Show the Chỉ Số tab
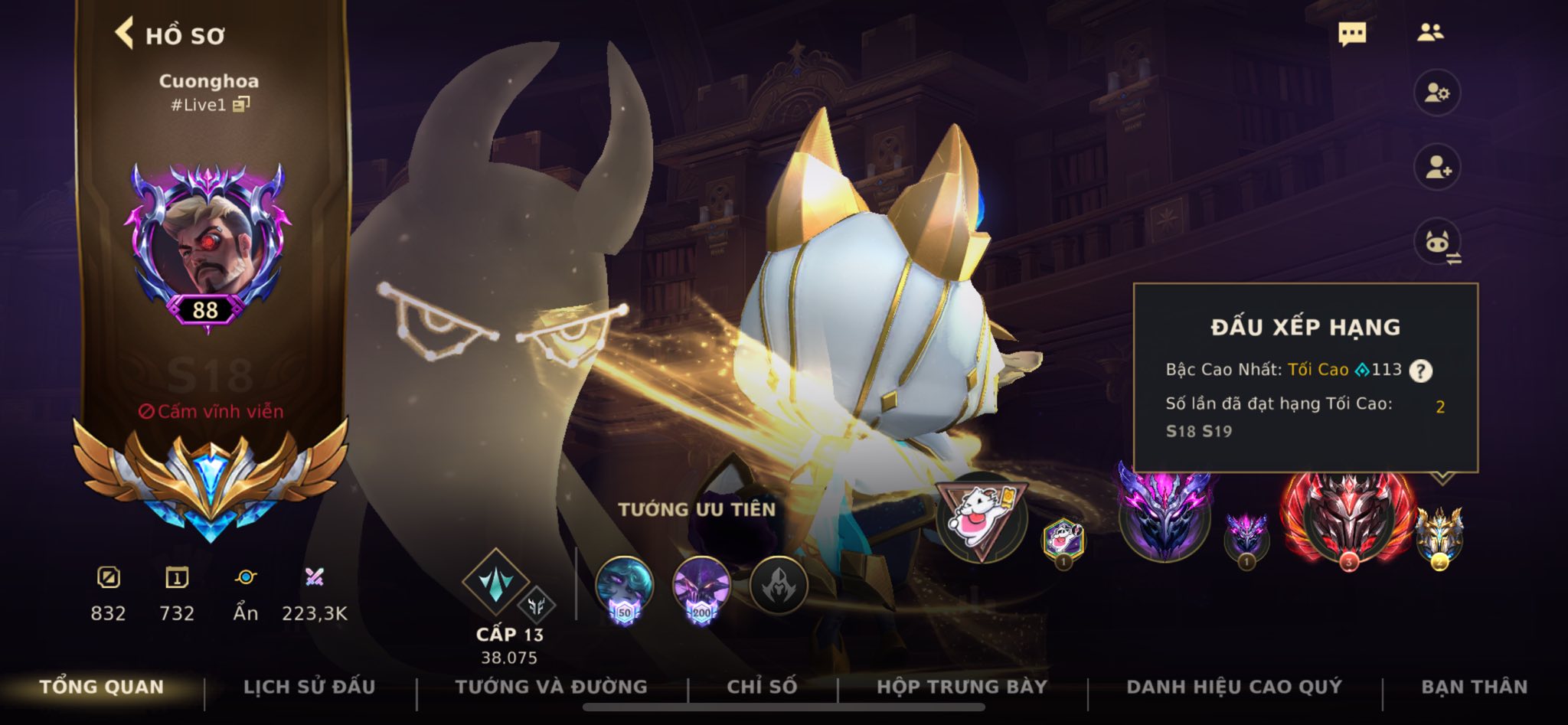 (762, 687)
